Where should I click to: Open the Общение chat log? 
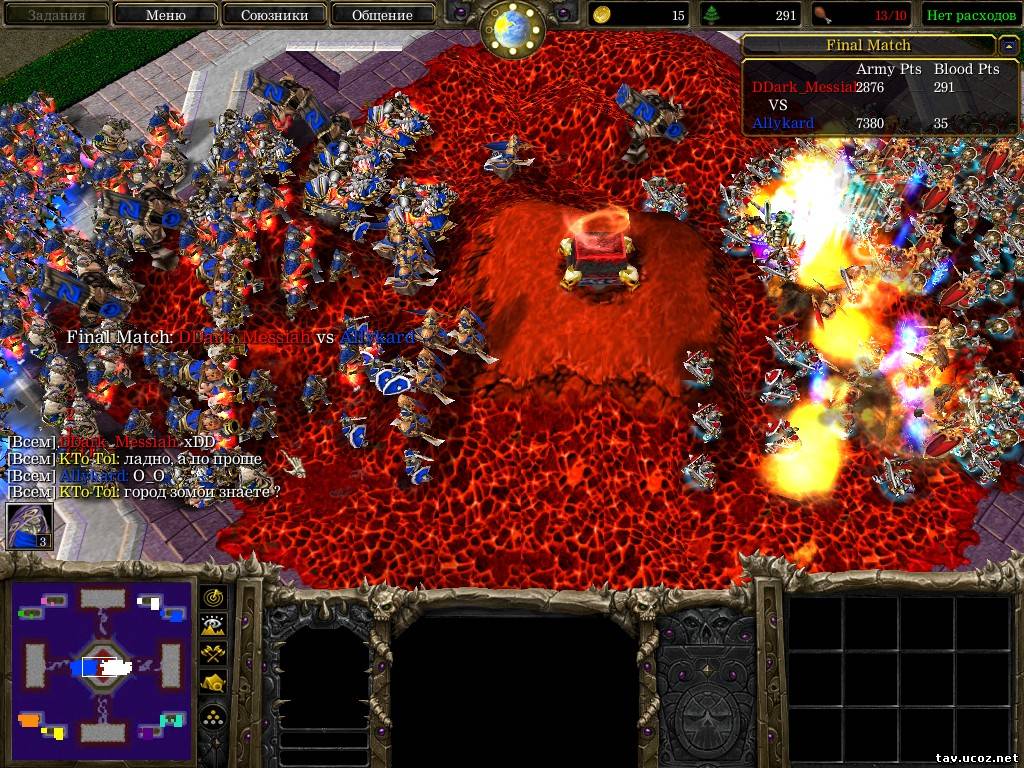tap(382, 15)
